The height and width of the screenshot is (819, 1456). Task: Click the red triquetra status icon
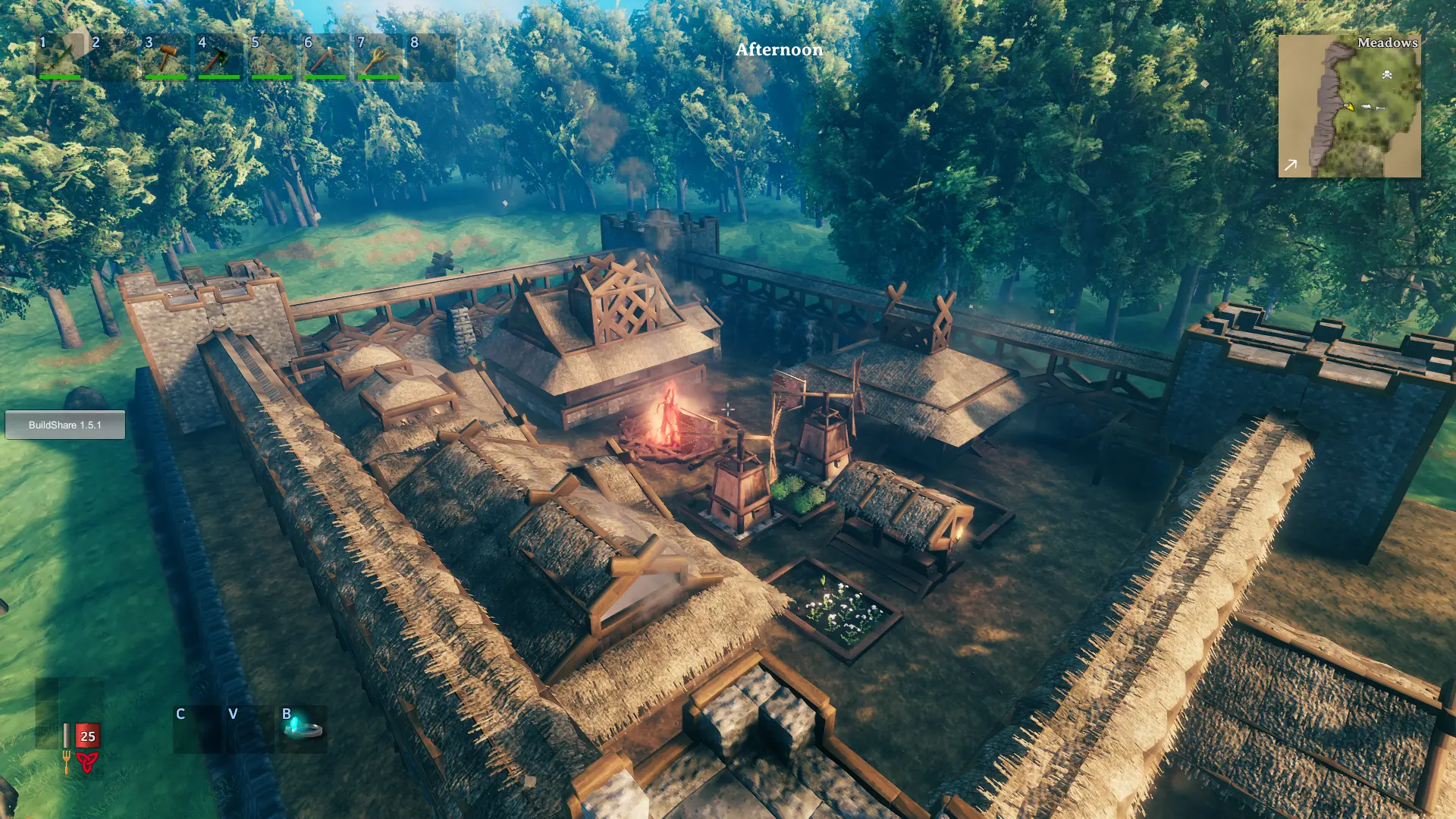[87, 761]
